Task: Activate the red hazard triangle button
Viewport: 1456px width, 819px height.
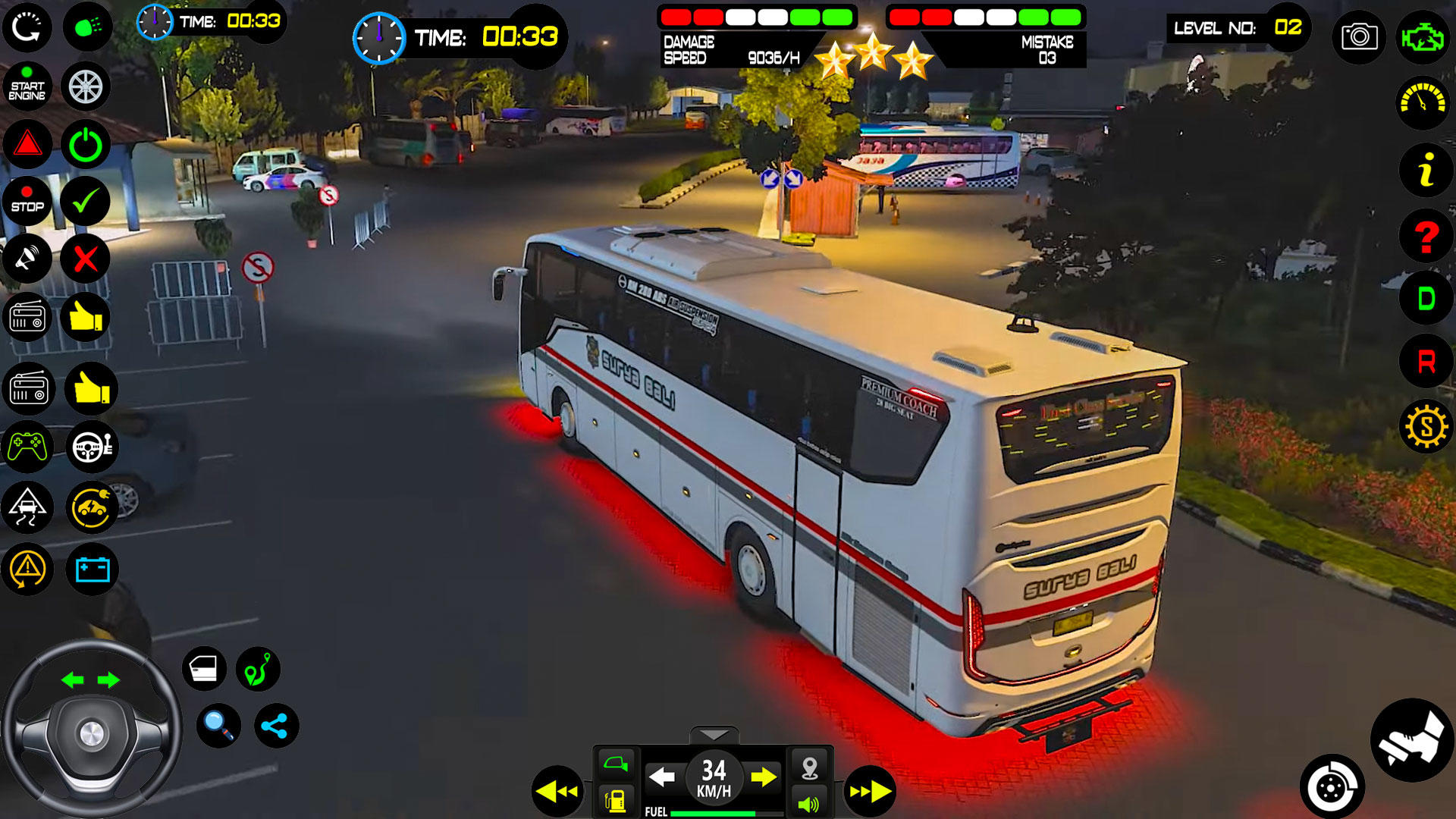Action: coord(27,144)
